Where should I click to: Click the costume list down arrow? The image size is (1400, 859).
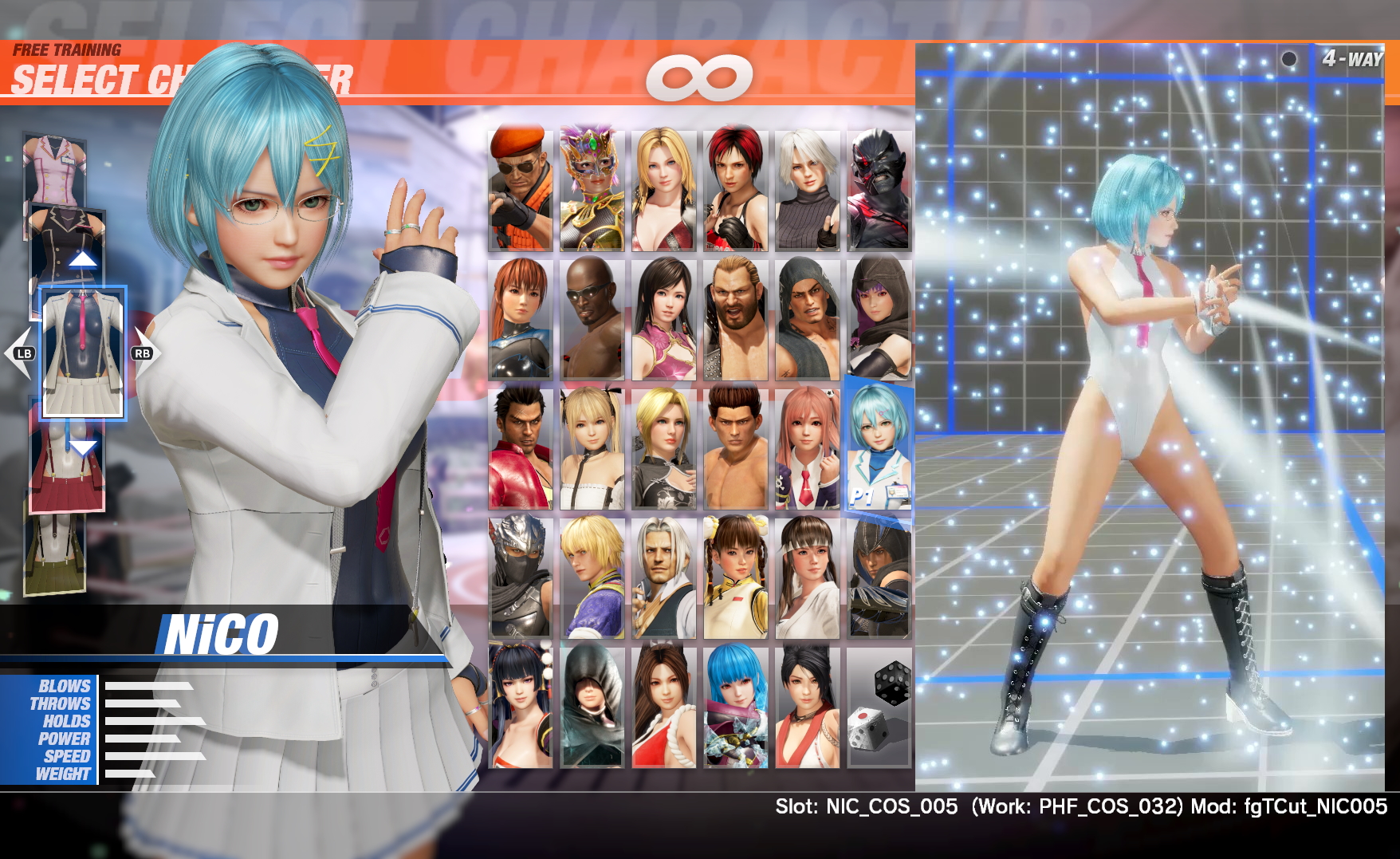83,447
